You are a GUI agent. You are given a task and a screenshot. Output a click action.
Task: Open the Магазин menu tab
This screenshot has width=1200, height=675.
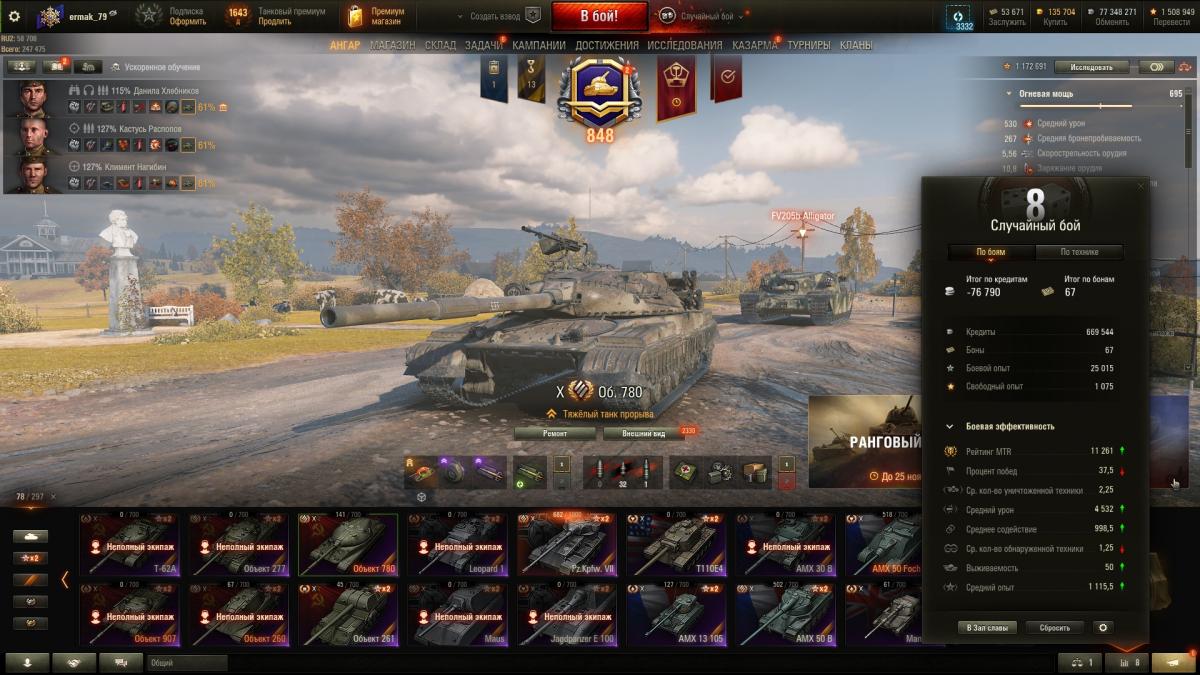[392, 45]
